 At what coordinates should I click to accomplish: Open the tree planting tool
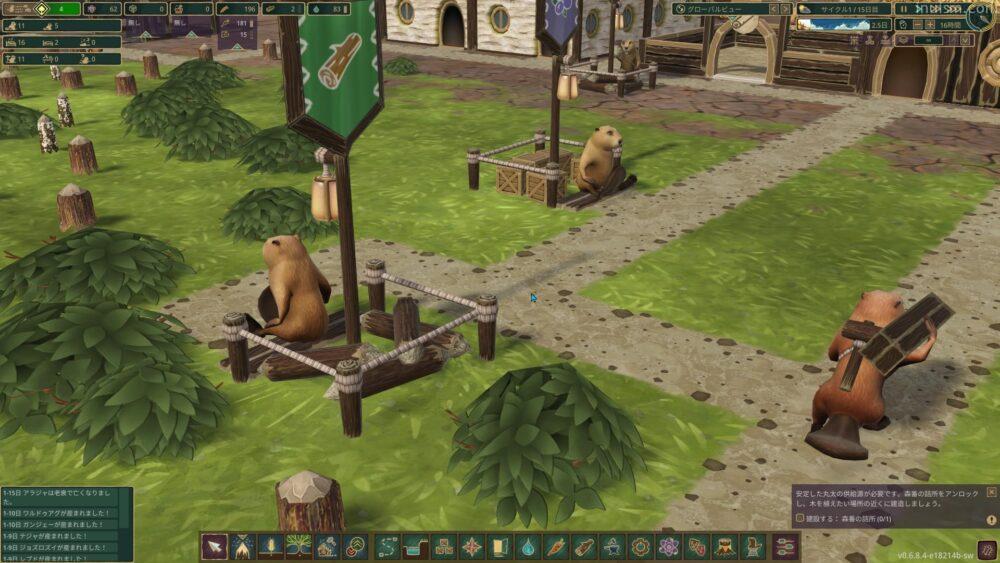coord(298,546)
